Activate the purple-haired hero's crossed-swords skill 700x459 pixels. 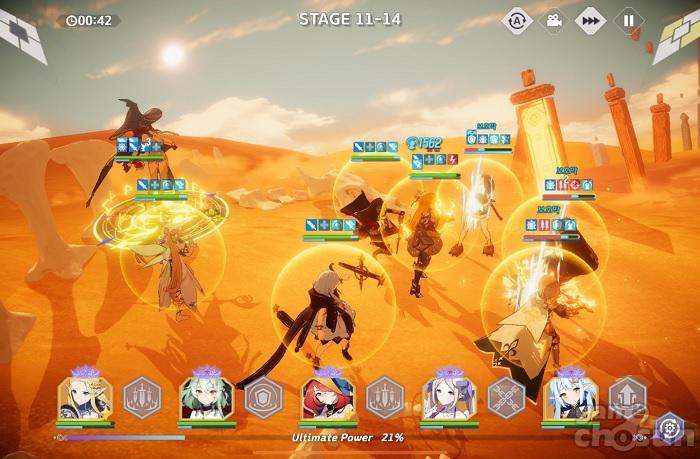click(x=506, y=397)
